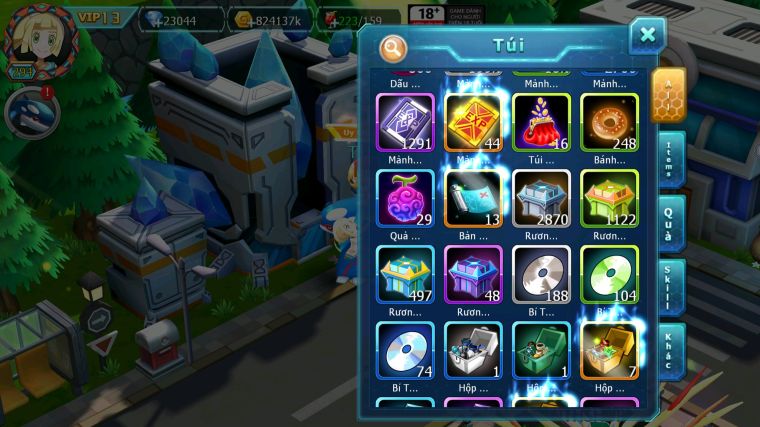Select the silver disc with 188

point(541,274)
